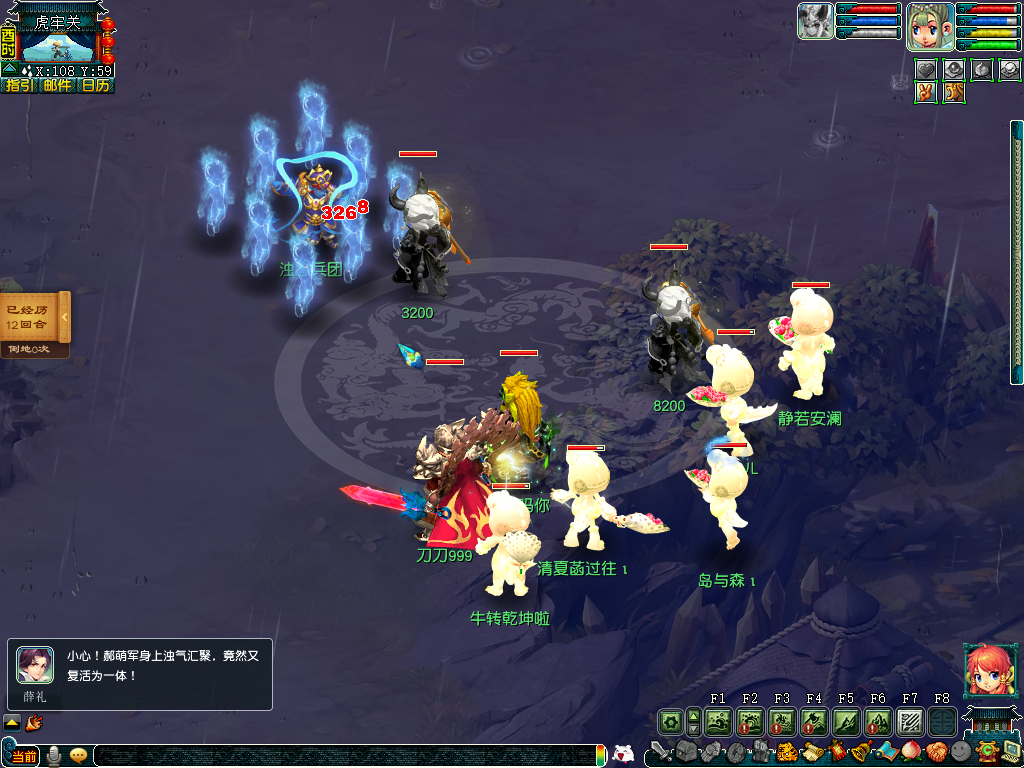This screenshot has height=768, width=1024.
Task: Open the 指引 guide button
Action: (x=19, y=86)
